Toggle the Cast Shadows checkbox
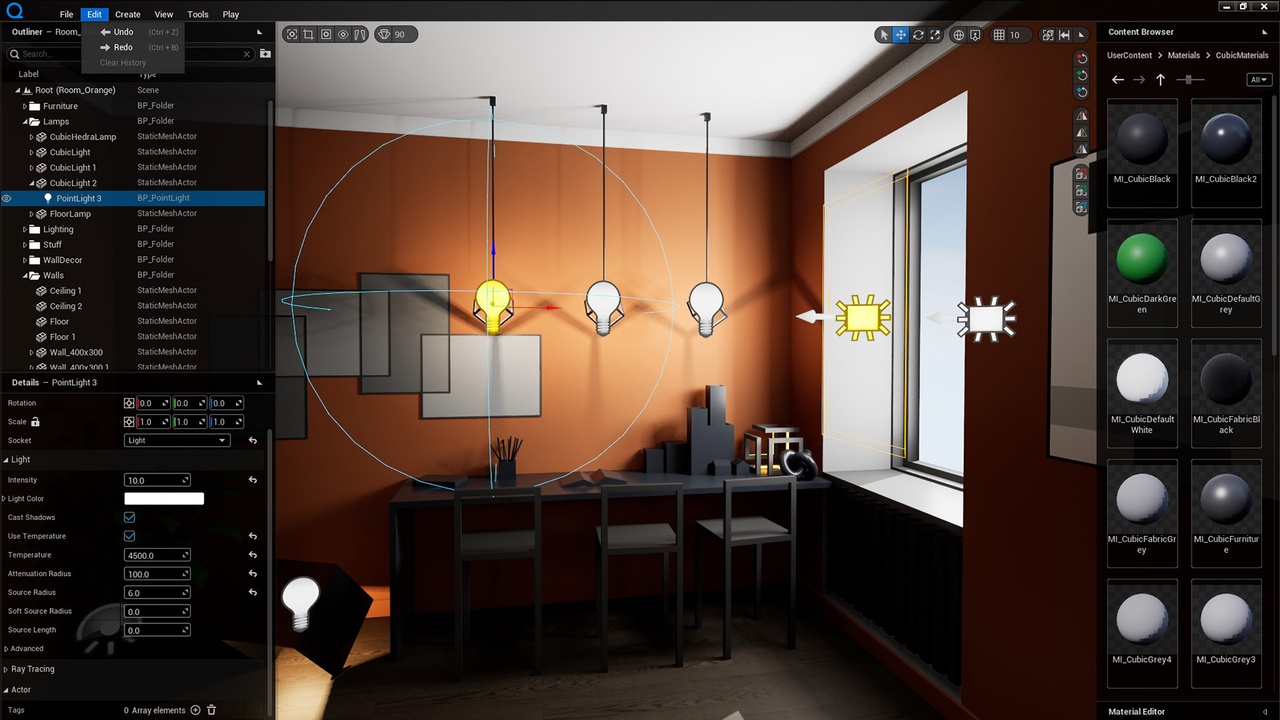The height and width of the screenshot is (720, 1280). (129, 517)
